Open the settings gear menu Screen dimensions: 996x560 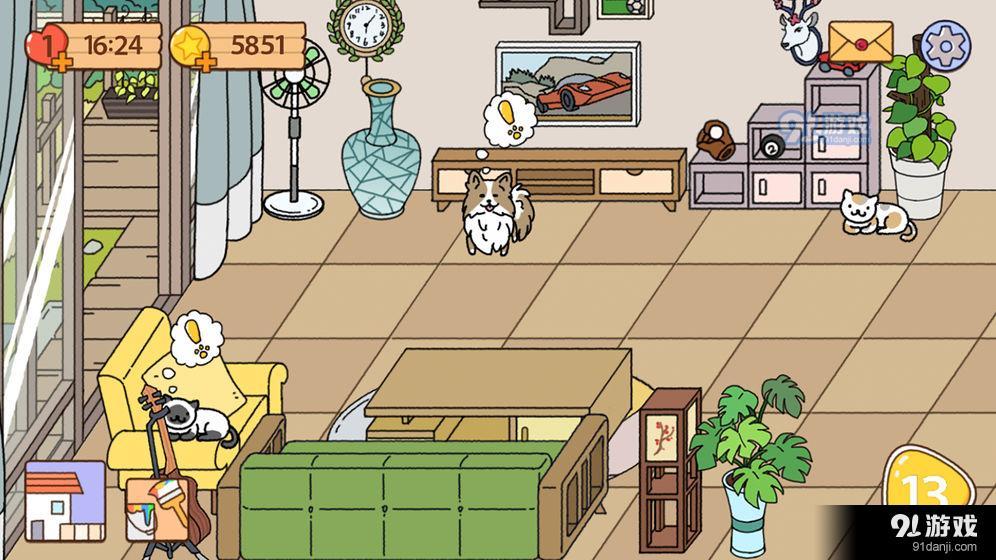945,46
